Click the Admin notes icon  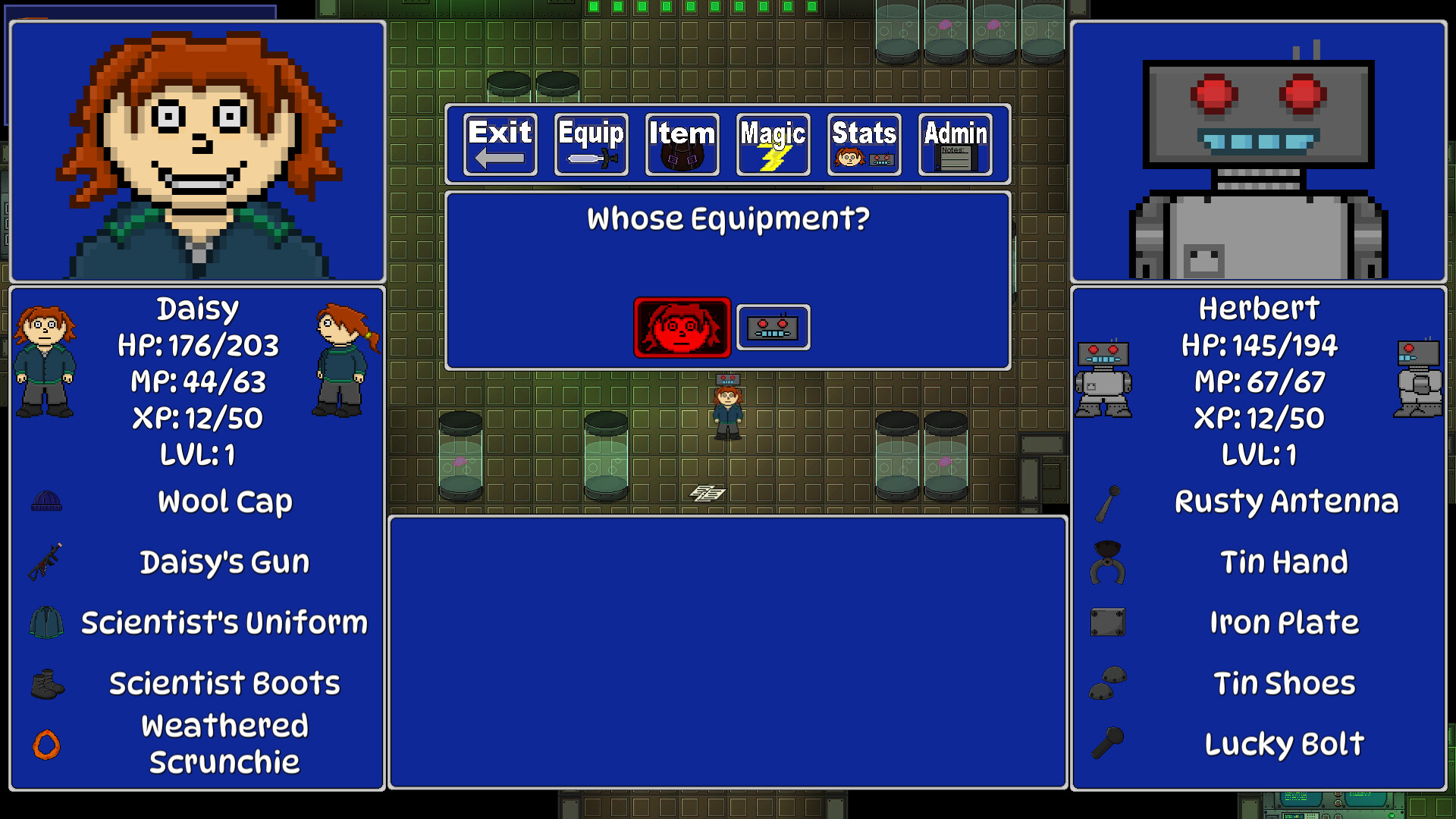954,144
